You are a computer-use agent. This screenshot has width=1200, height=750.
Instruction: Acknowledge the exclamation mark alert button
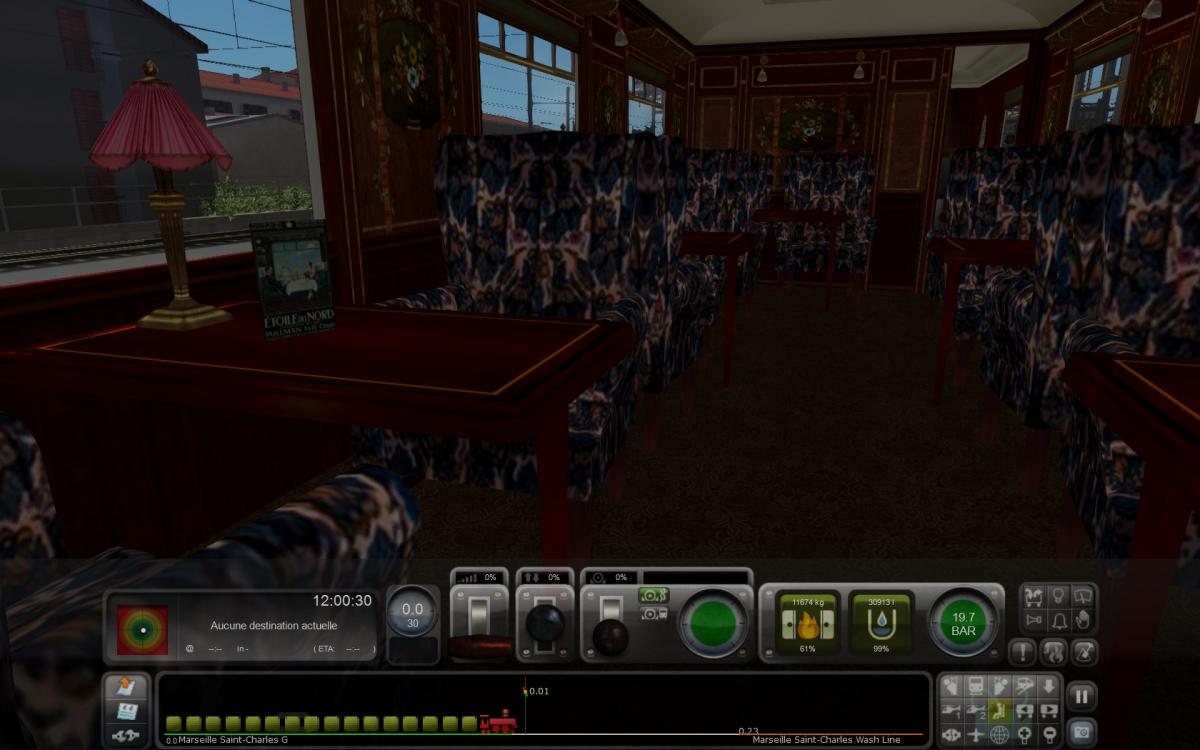pos(1022,653)
